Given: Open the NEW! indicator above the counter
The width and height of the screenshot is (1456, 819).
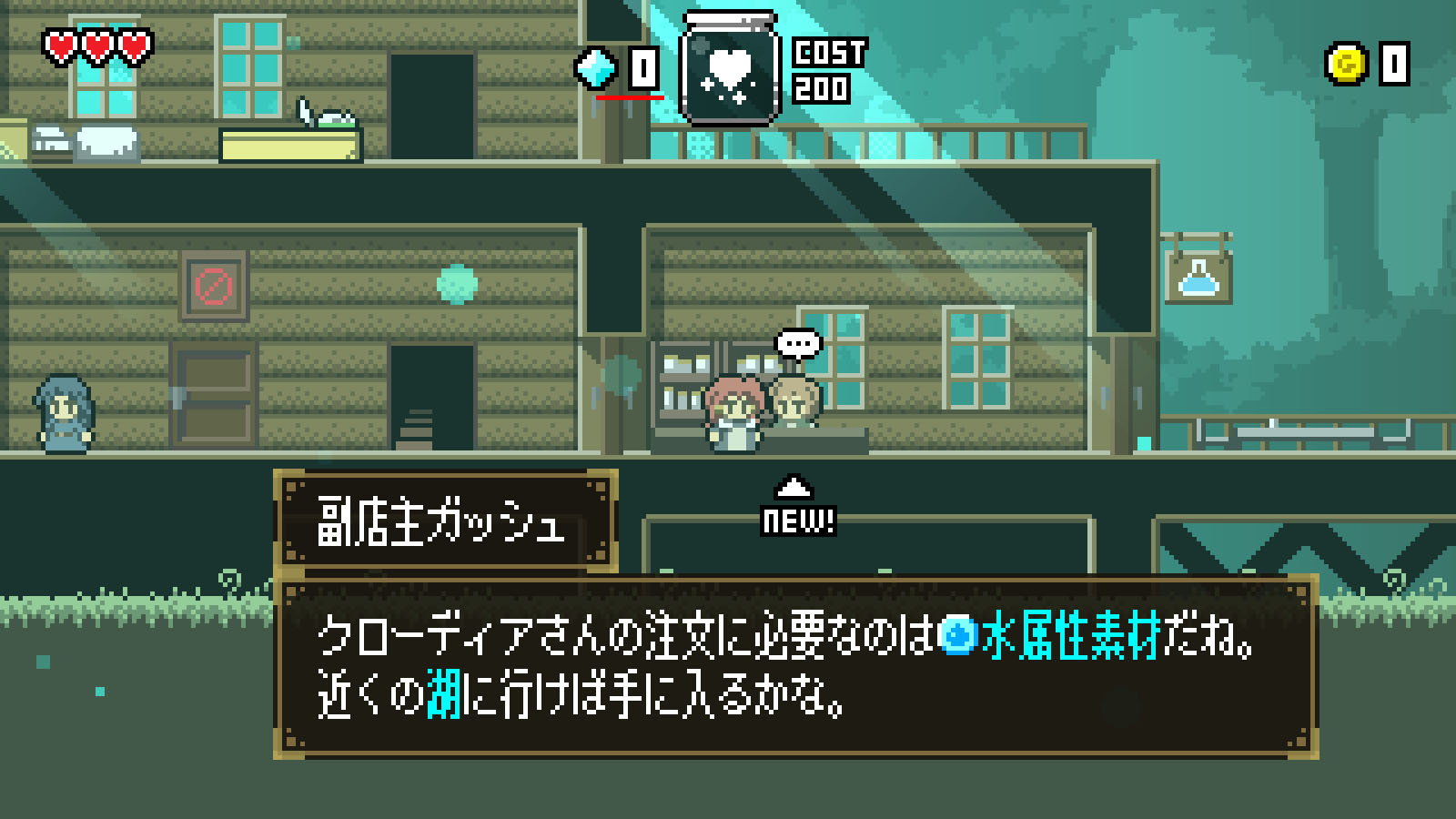Looking at the screenshot, I should pos(797,519).
